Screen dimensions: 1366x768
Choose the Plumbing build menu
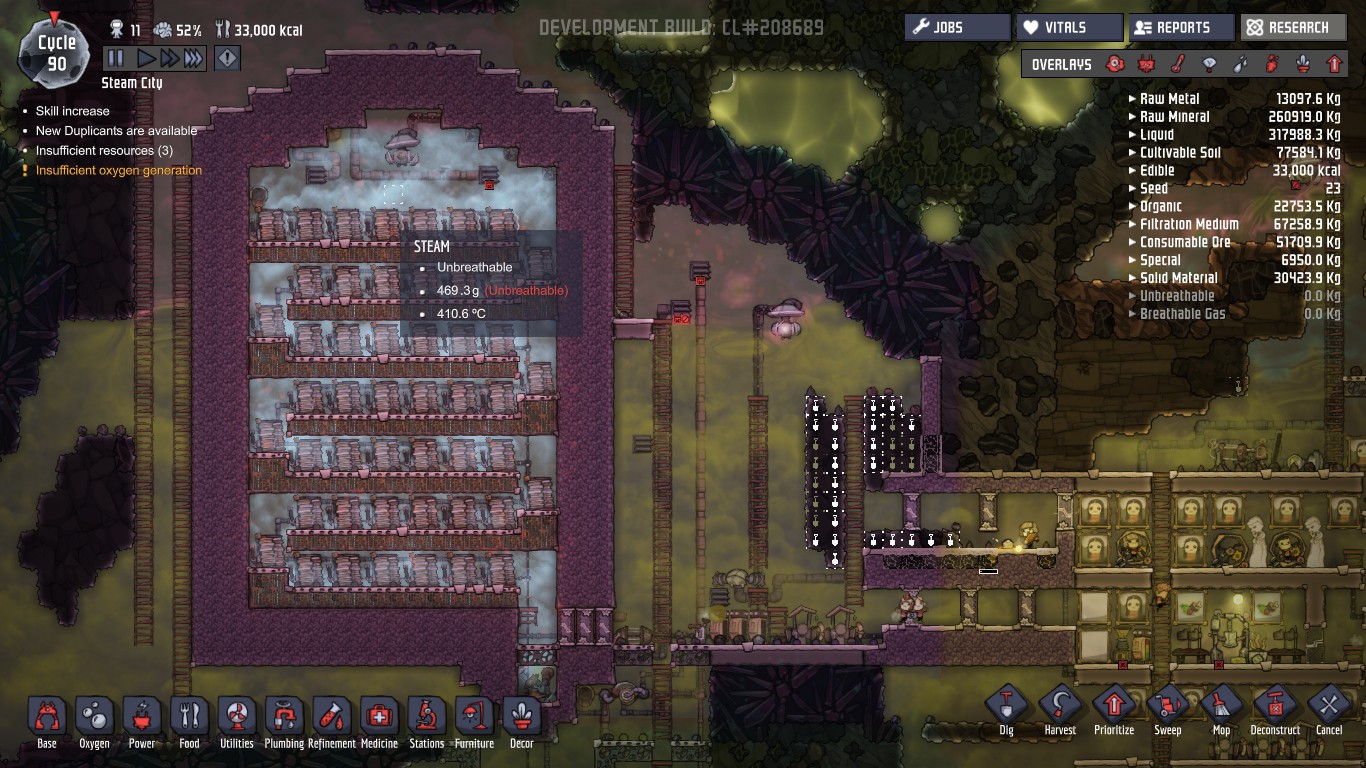pos(284,718)
